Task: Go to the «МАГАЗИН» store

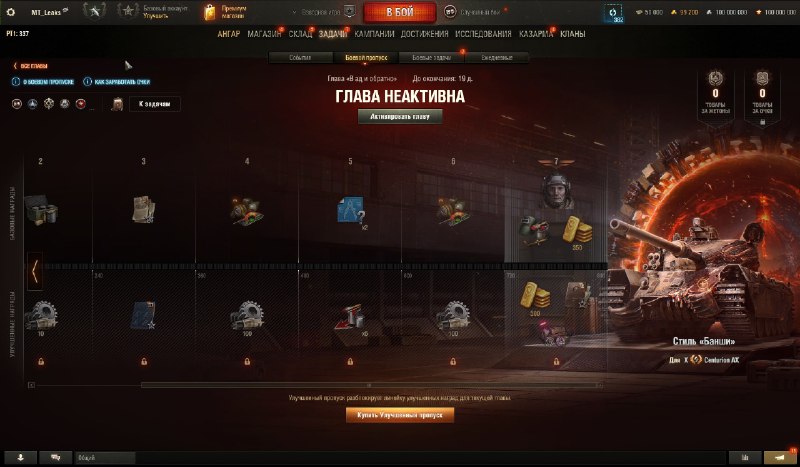Action: (264, 34)
